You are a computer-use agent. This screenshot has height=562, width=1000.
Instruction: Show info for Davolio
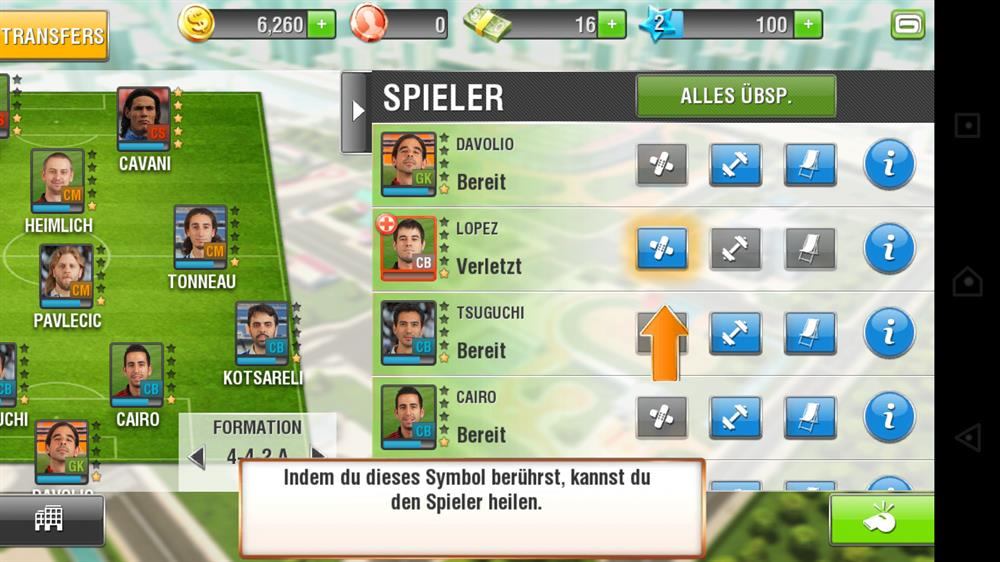coord(889,165)
